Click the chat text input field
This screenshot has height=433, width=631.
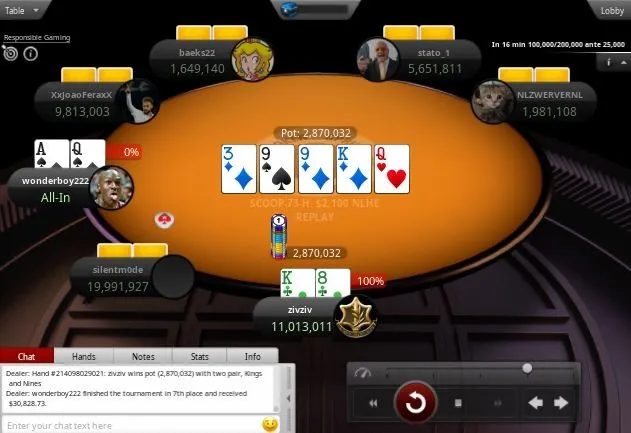coord(130,425)
